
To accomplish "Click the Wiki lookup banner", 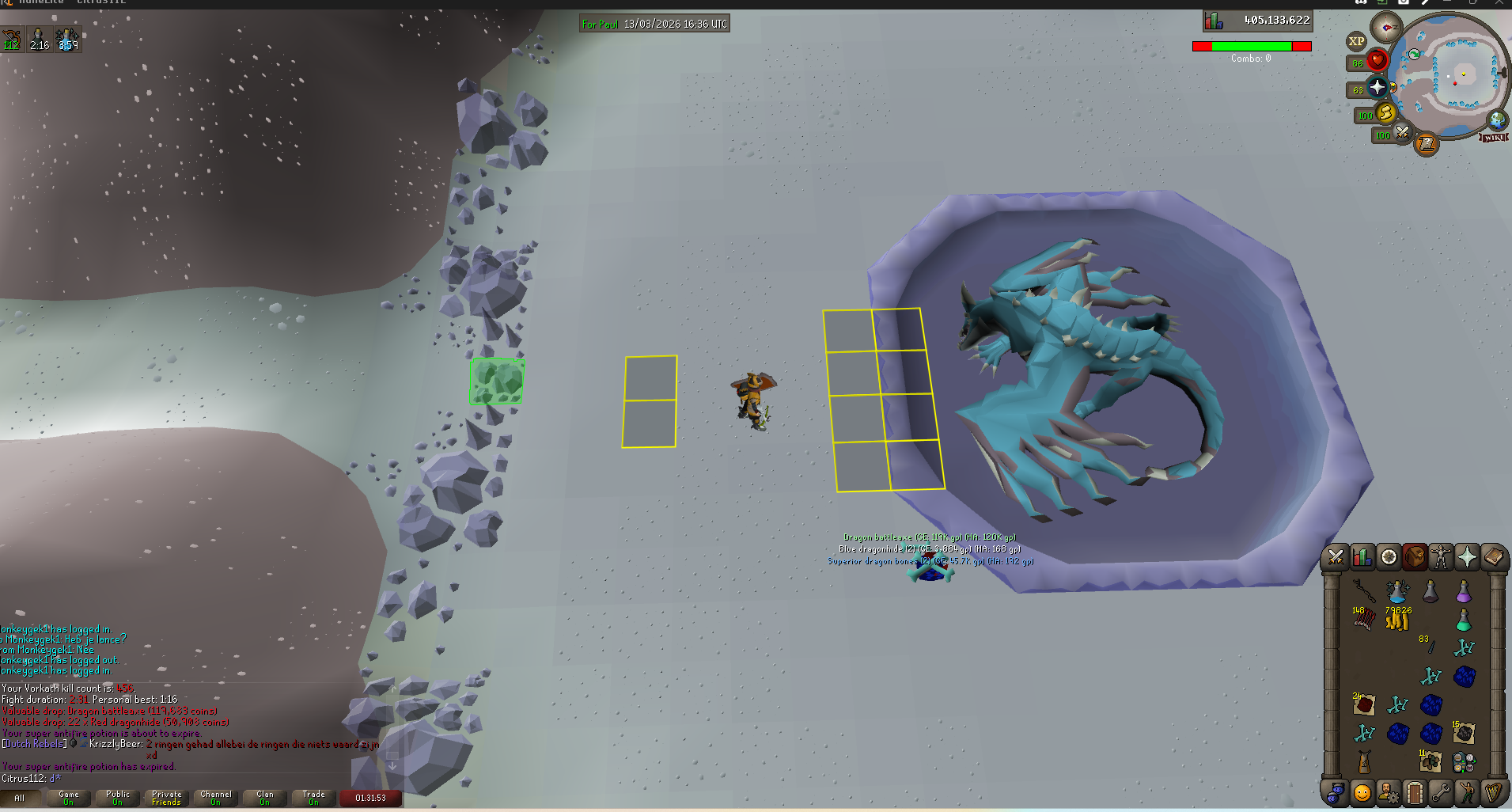I will tap(1494, 138).
